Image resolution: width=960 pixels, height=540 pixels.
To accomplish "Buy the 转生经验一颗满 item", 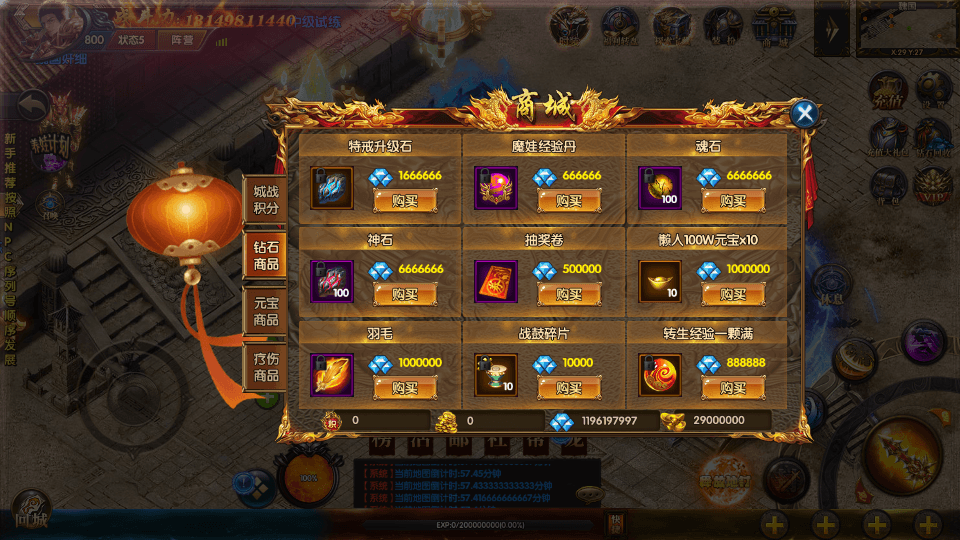I will pos(732,388).
